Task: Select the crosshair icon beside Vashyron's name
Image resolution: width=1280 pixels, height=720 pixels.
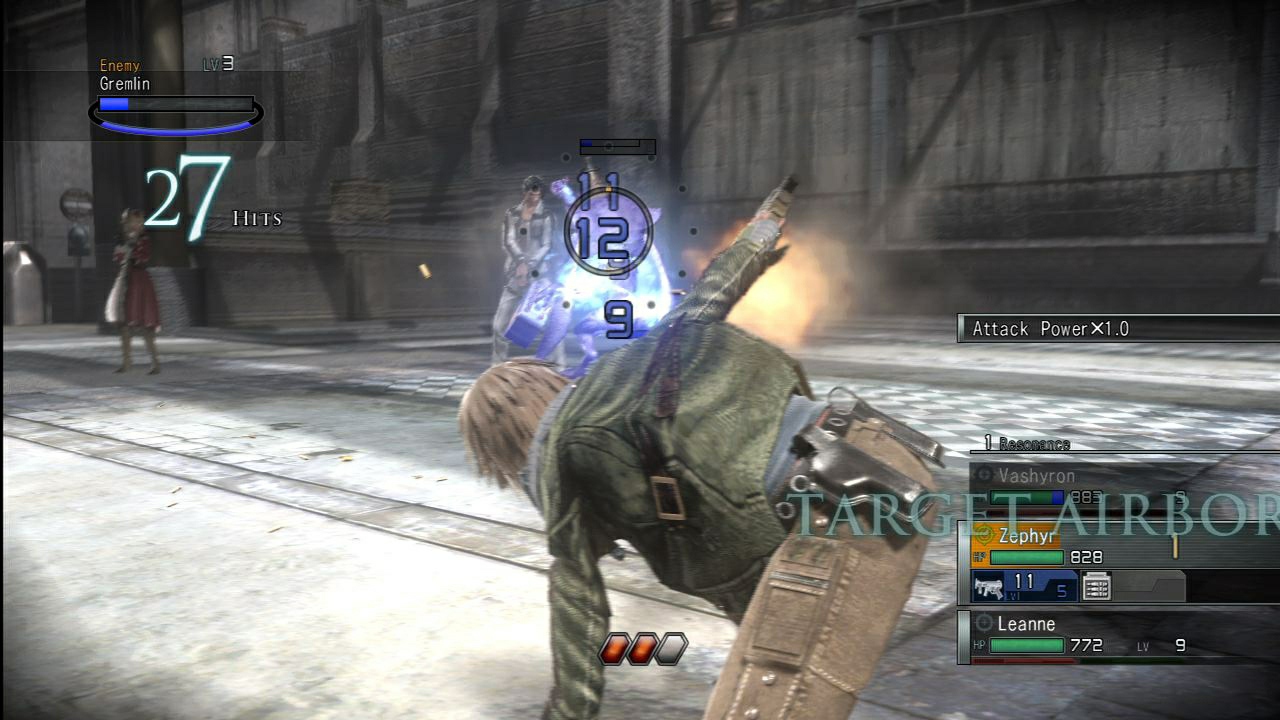Action: point(985,474)
